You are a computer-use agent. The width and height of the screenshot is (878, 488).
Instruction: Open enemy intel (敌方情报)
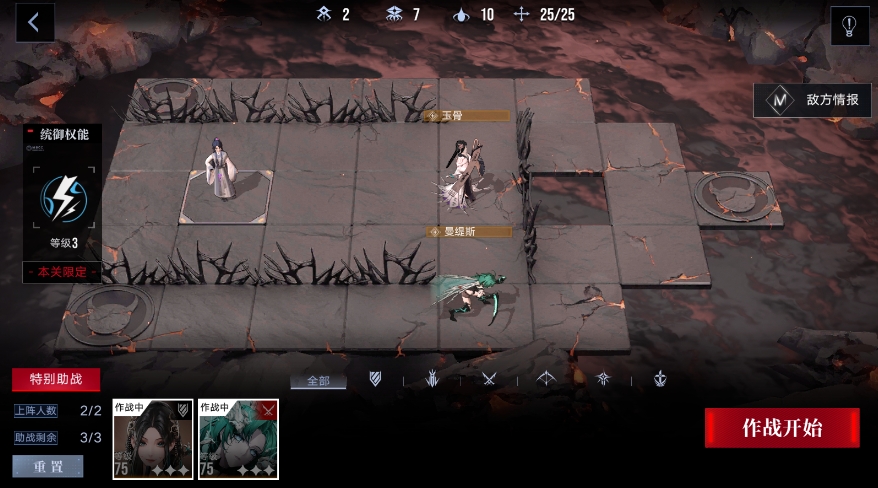point(812,100)
